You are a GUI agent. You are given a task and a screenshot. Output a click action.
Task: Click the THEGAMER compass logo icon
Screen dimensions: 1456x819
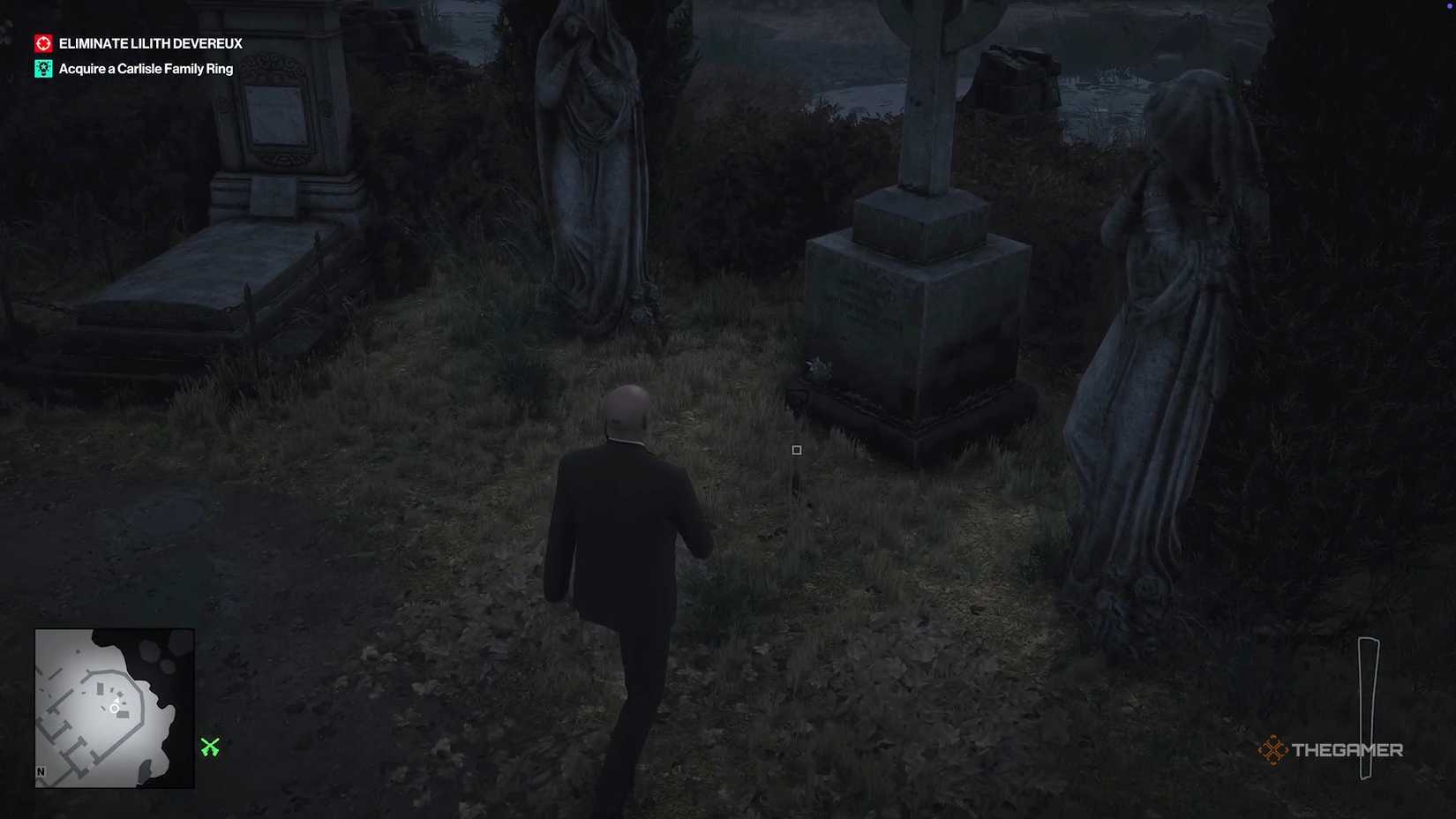[1272, 749]
